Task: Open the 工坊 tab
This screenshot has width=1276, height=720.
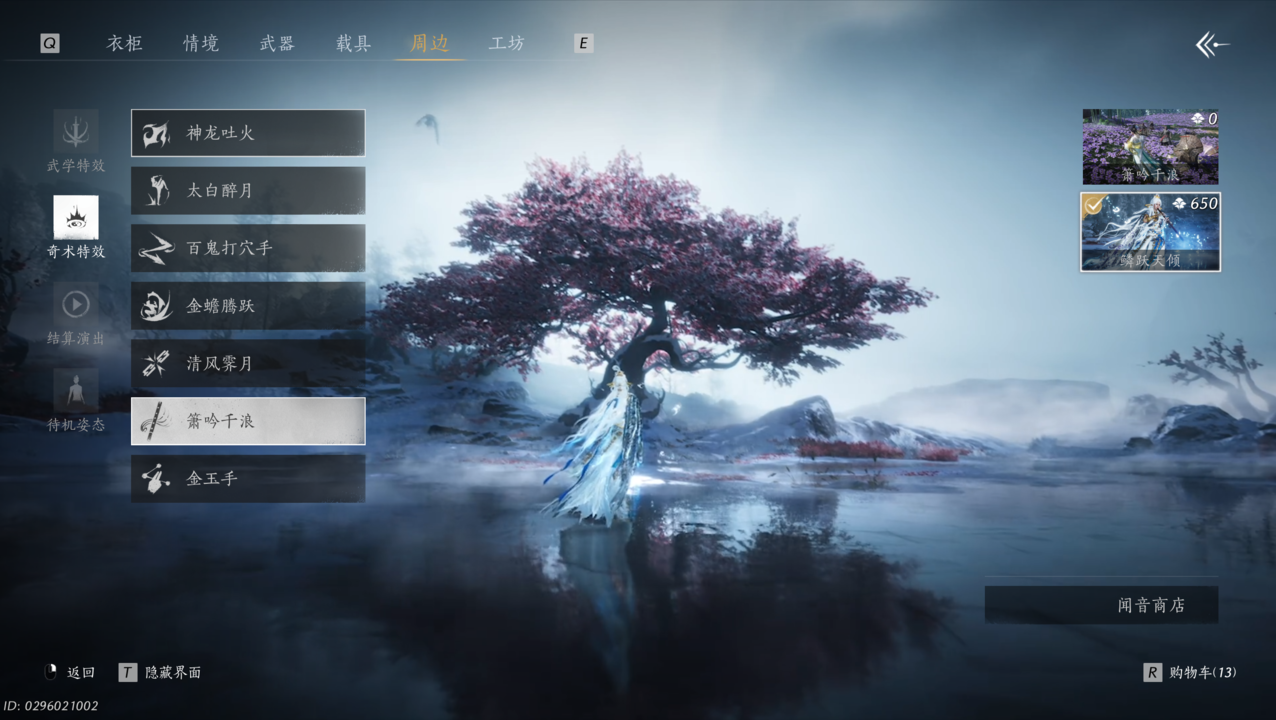Action: [x=506, y=43]
